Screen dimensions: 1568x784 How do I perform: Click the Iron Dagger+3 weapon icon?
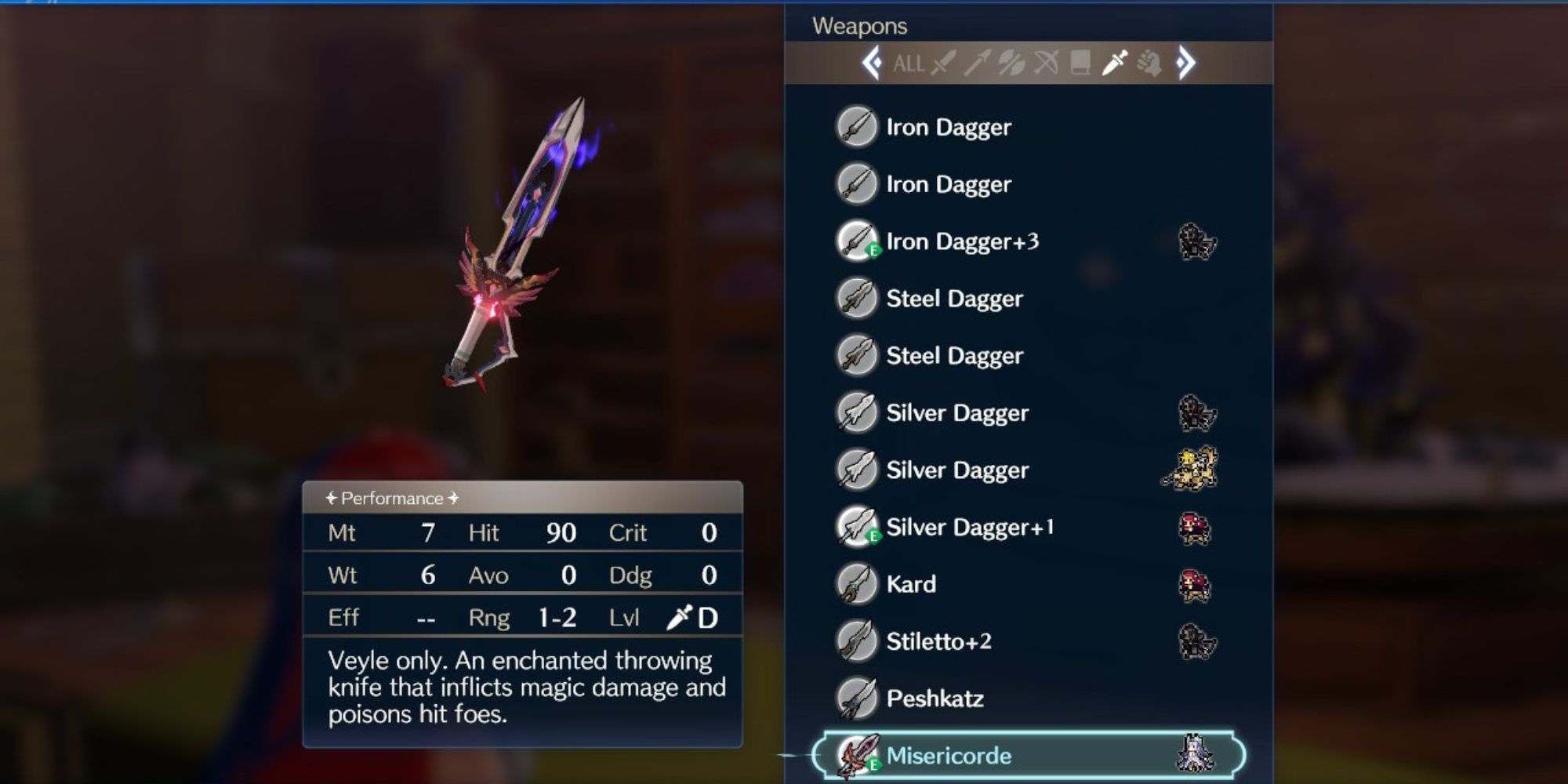(x=858, y=241)
